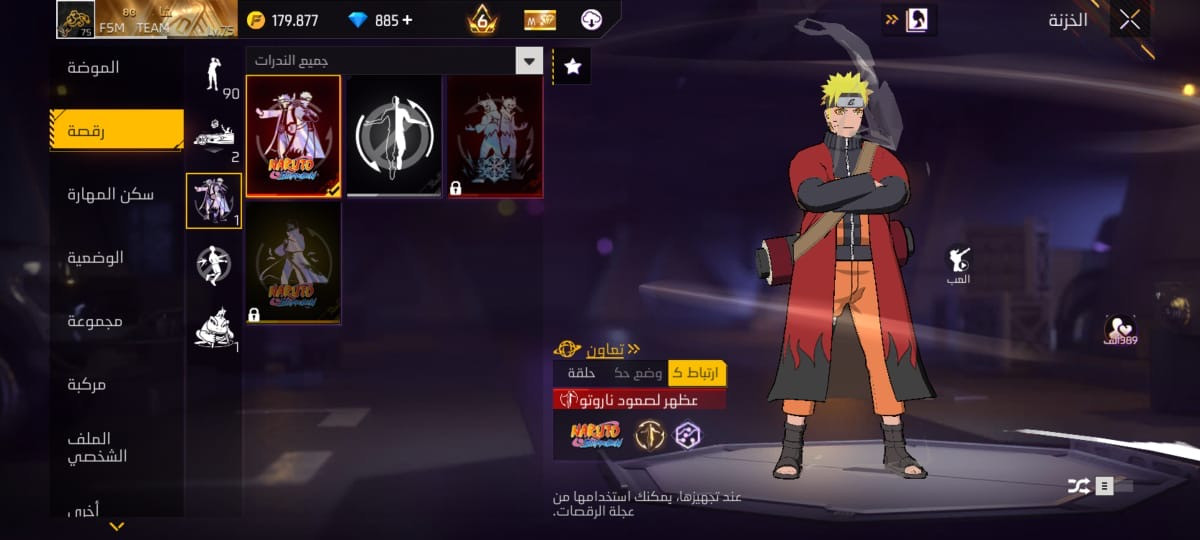1200x540 pixels.
Task: Go to the مجموعة (Collection) category
Action: 95,321
